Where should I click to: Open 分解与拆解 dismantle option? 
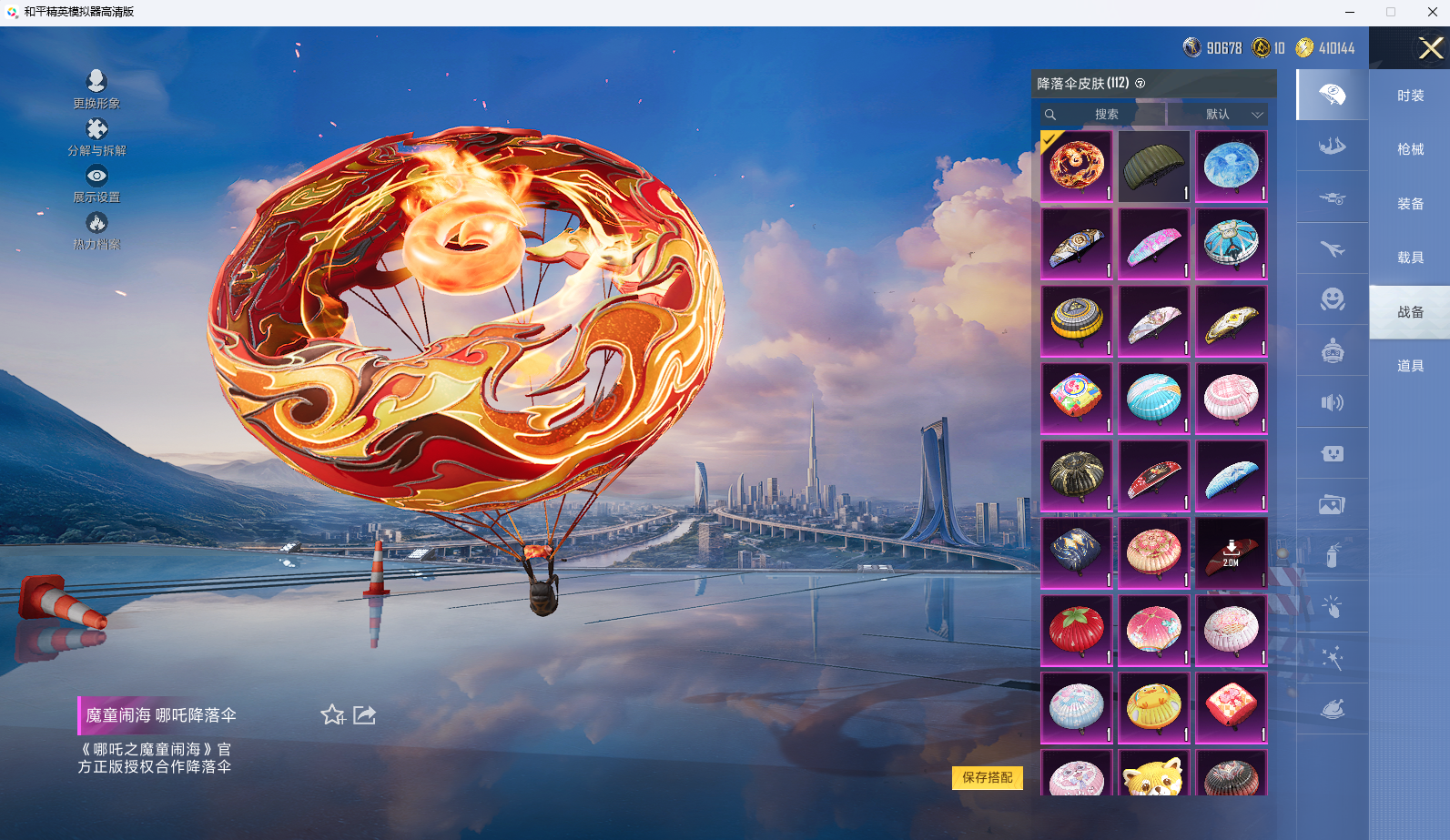[96, 137]
